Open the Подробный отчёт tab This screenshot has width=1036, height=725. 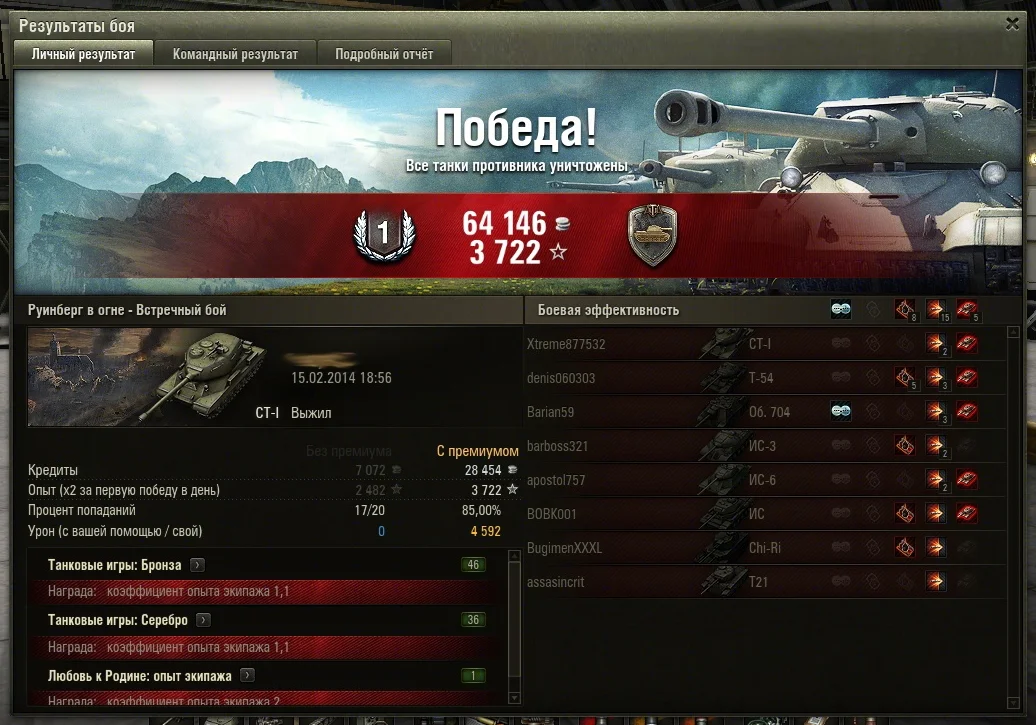384,54
